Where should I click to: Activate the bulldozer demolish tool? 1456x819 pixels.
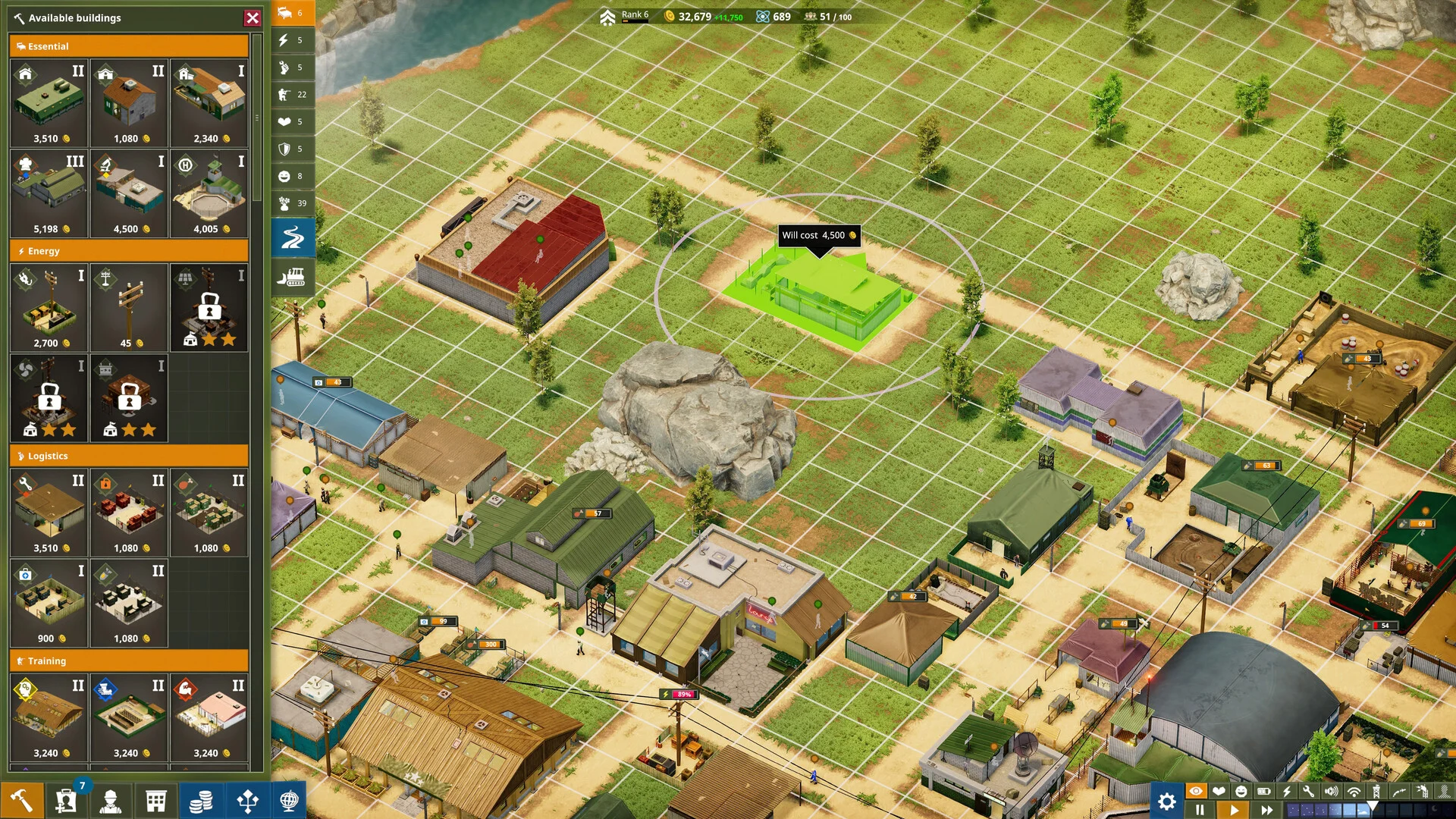[x=293, y=278]
